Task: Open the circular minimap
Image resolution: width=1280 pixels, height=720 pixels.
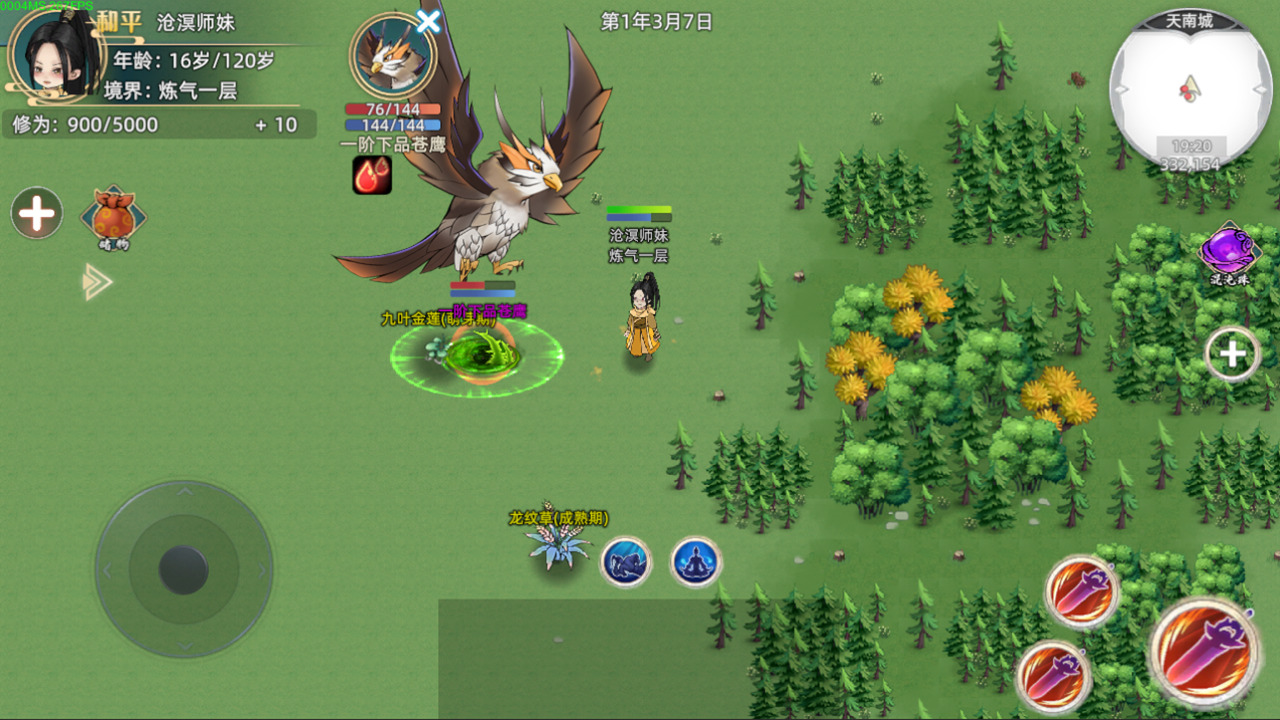Action: pos(1190,88)
